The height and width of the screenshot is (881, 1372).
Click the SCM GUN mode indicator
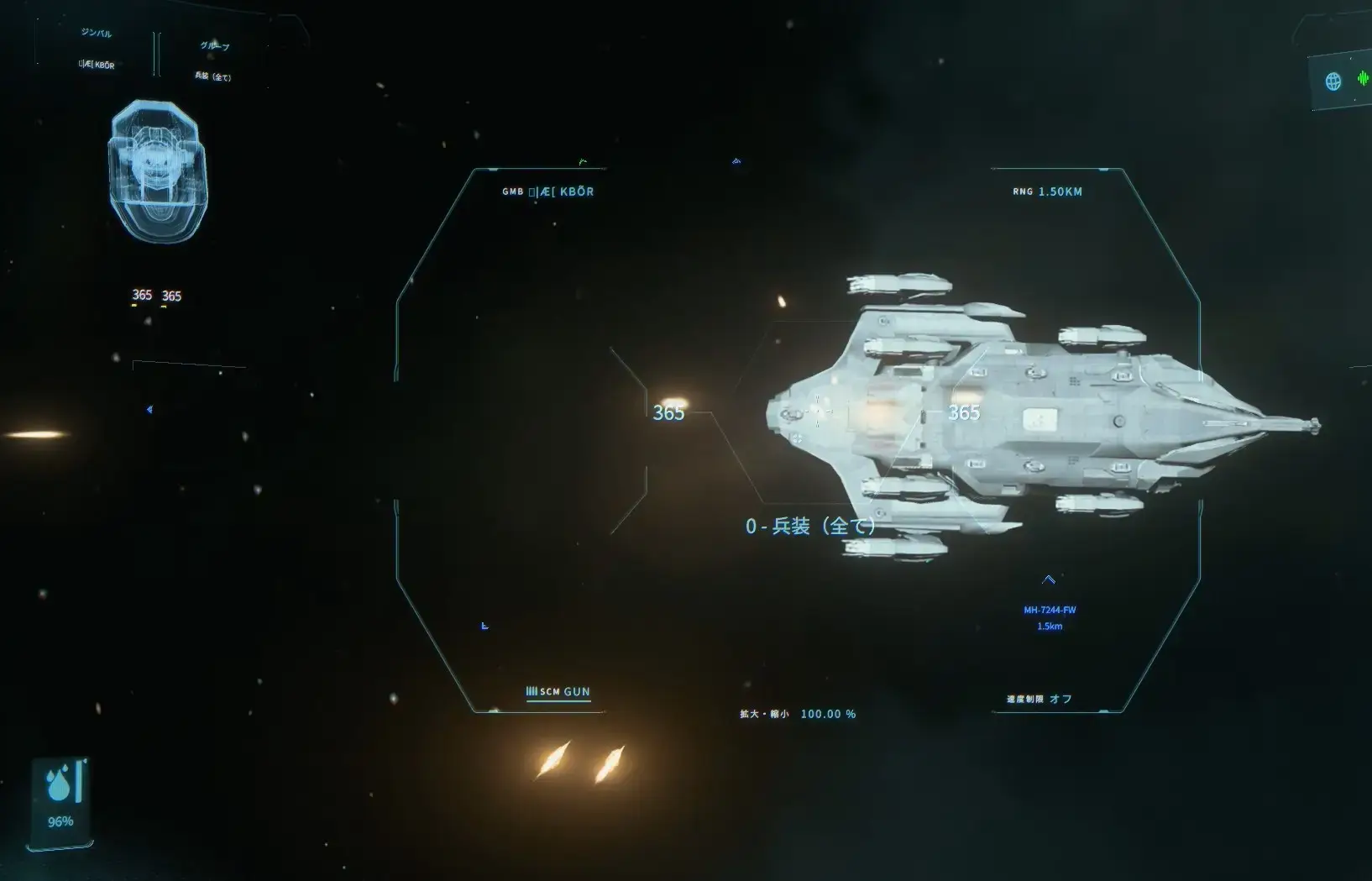point(558,692)
